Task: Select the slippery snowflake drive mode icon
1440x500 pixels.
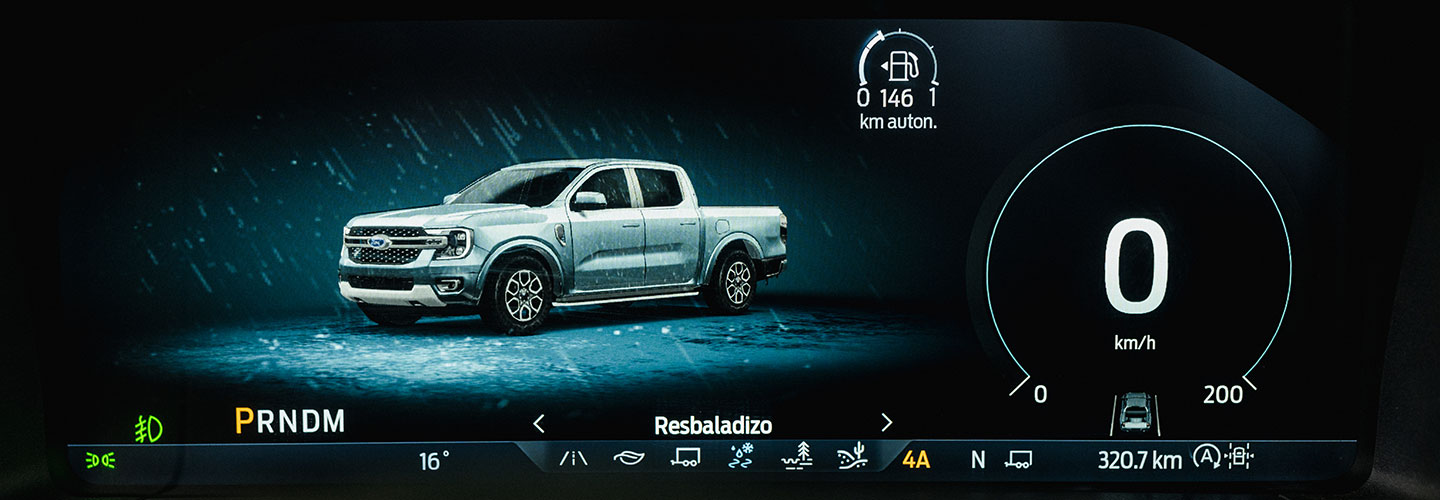Action: pos(742,457)
